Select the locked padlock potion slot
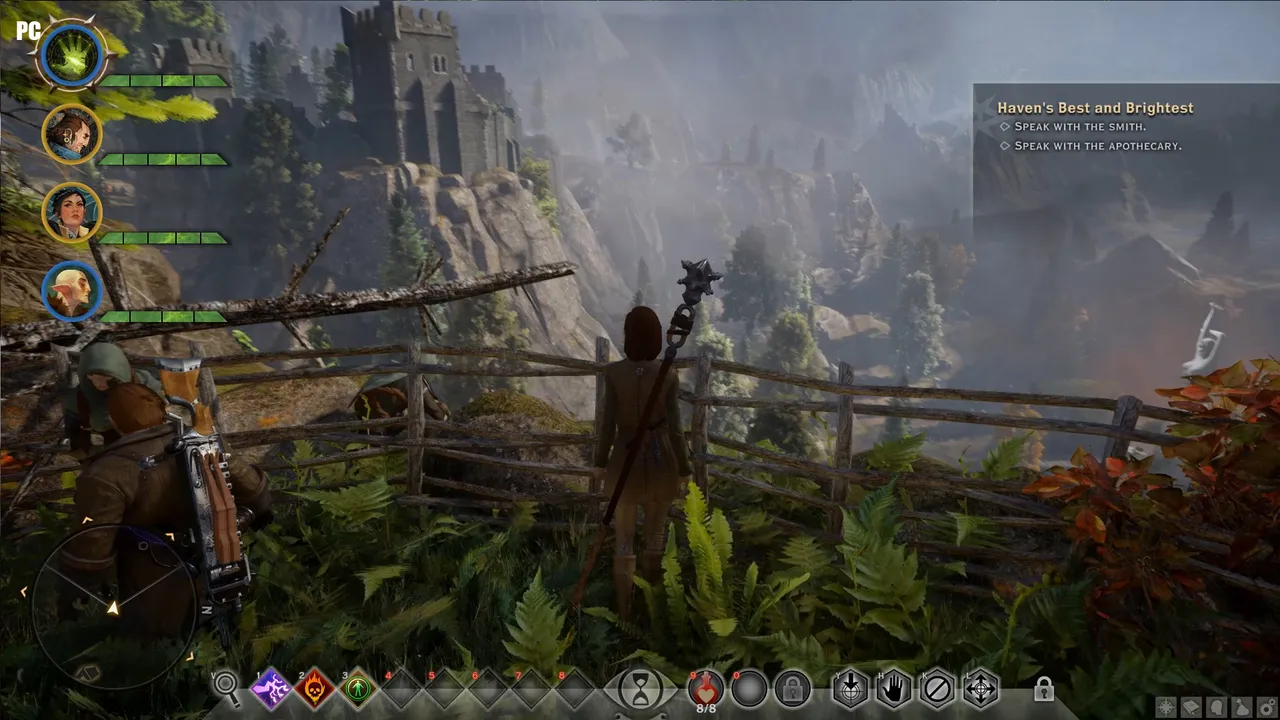1280x720 pixels. tap(792, 689)
